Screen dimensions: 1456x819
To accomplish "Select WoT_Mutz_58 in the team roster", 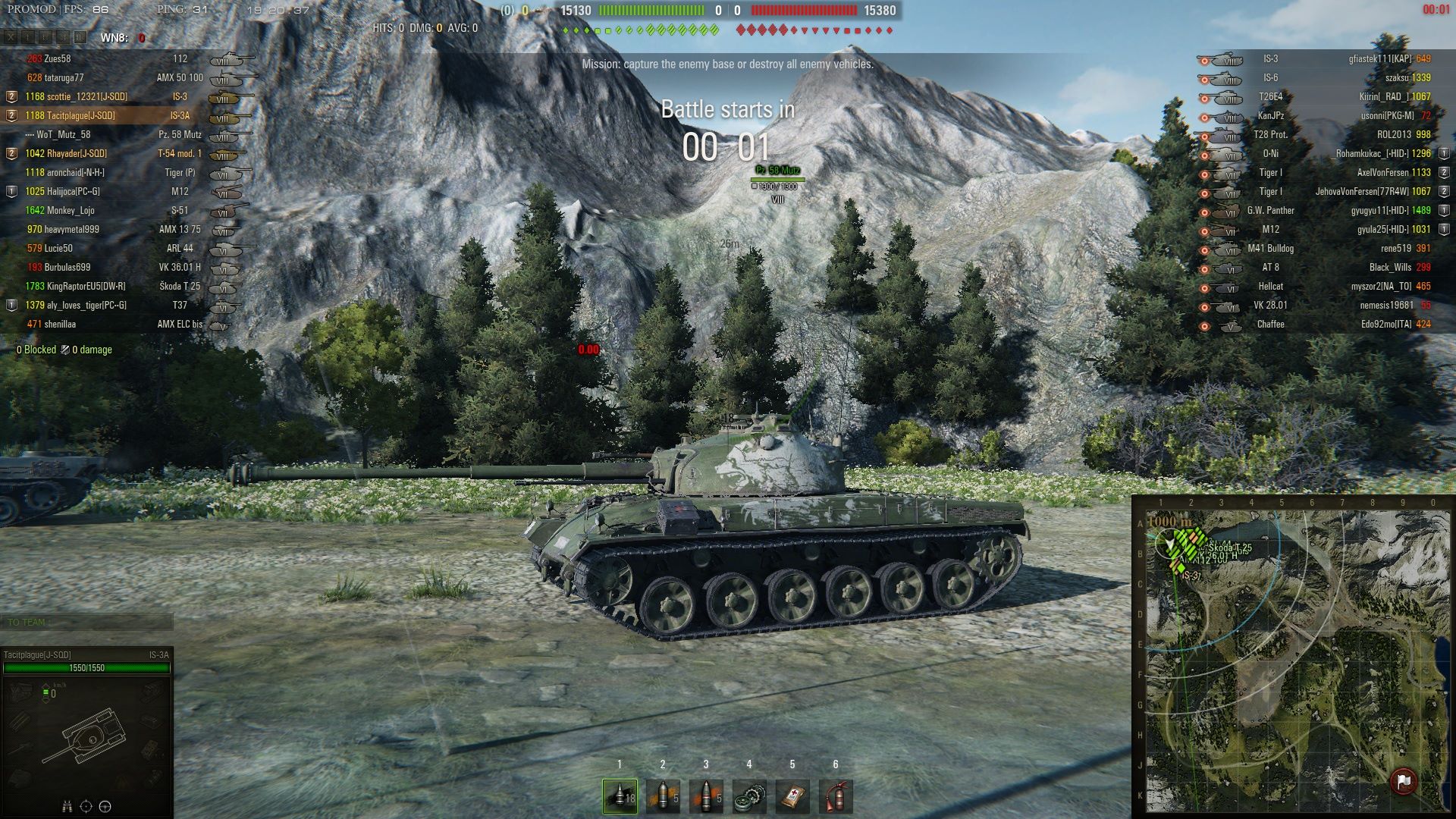I will click(x=64, y=135).
